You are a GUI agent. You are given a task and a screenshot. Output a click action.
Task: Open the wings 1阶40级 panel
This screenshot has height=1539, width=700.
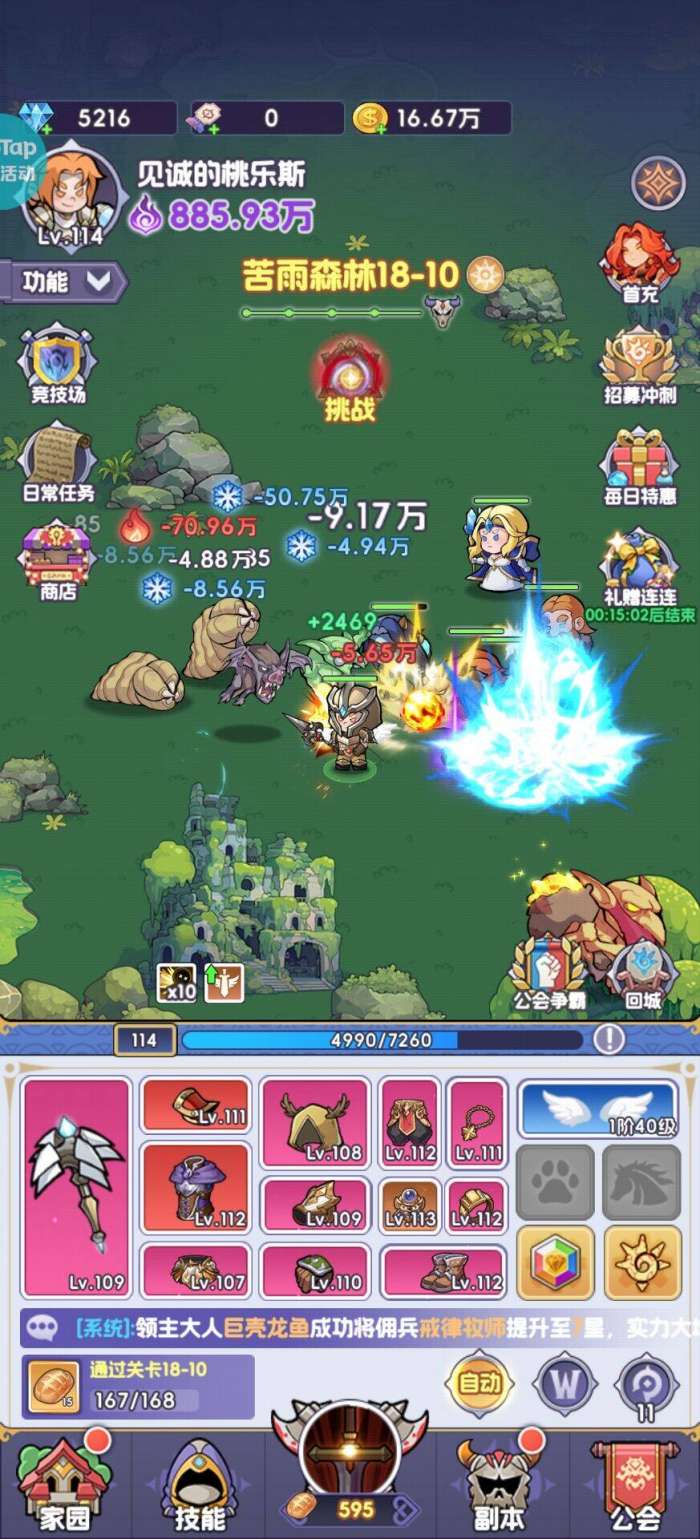(598, 1108)
